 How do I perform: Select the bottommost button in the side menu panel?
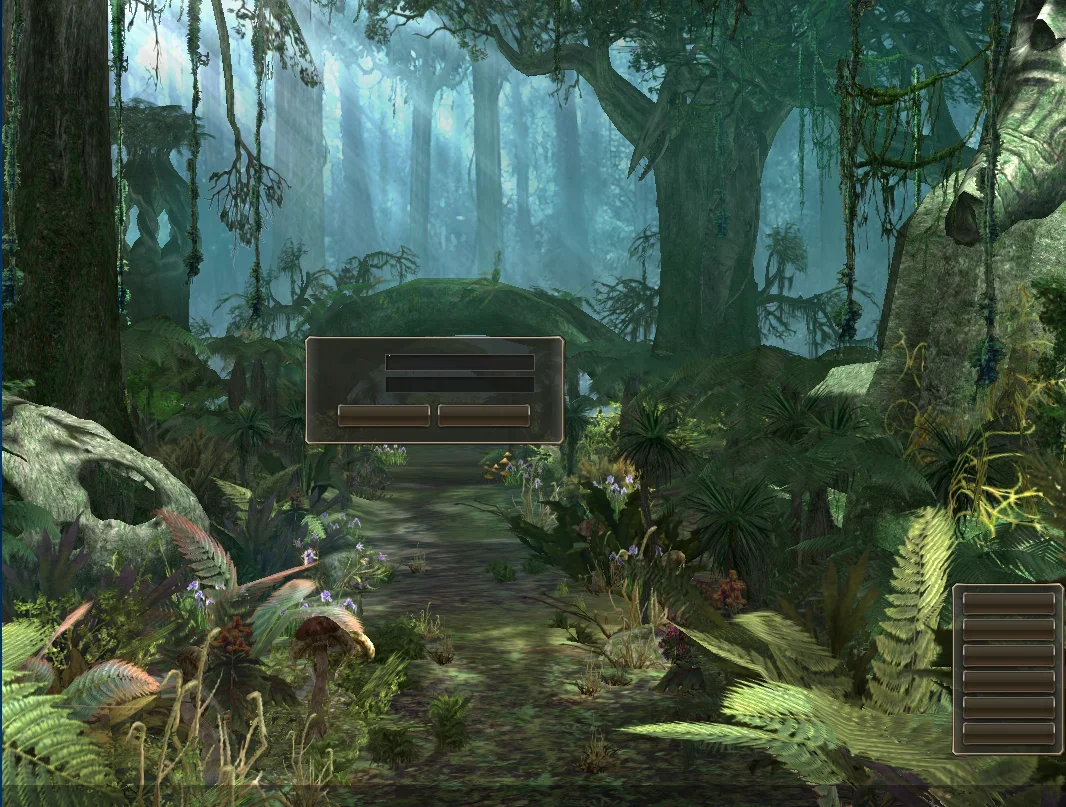point(1008,733)
